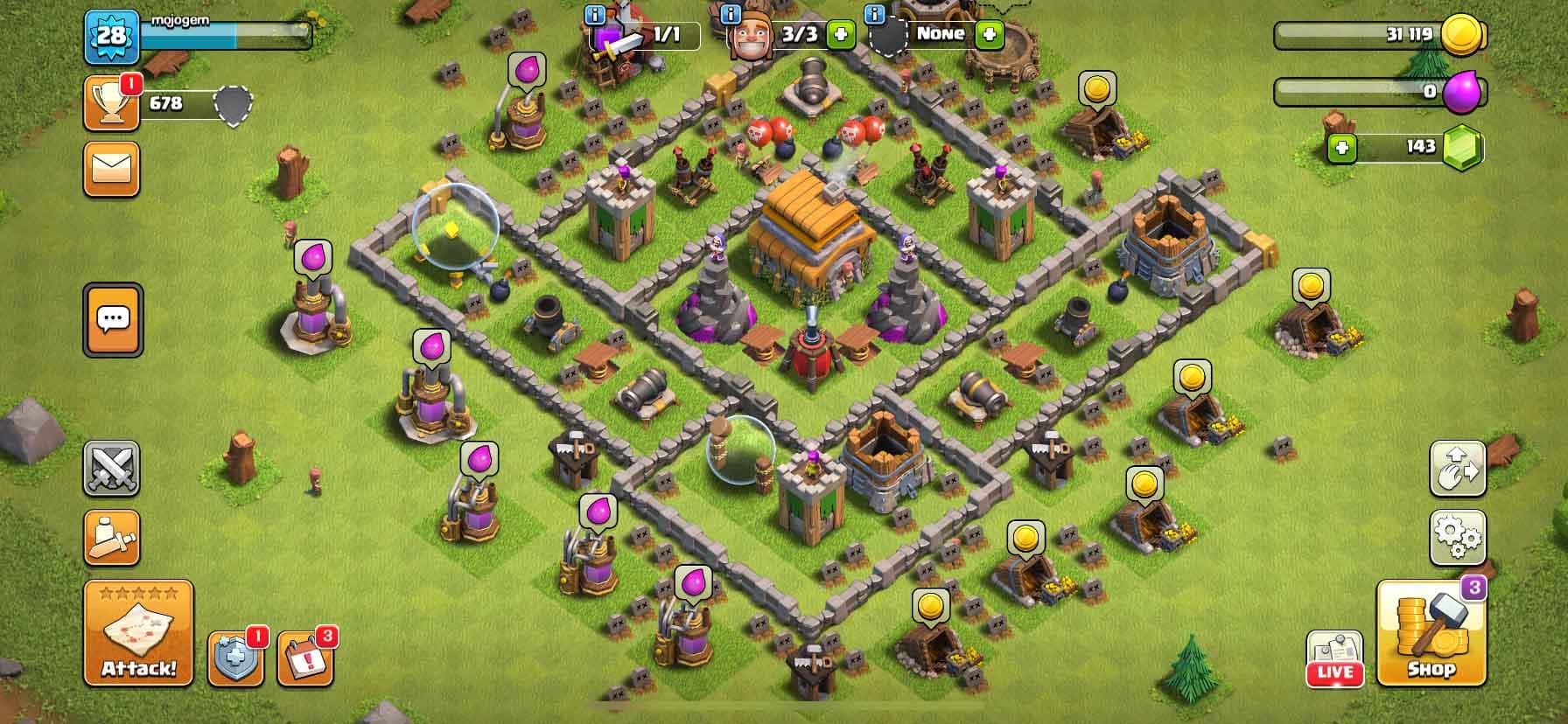
Task: Watch LIVE events
Action: tap(1334, 659)
